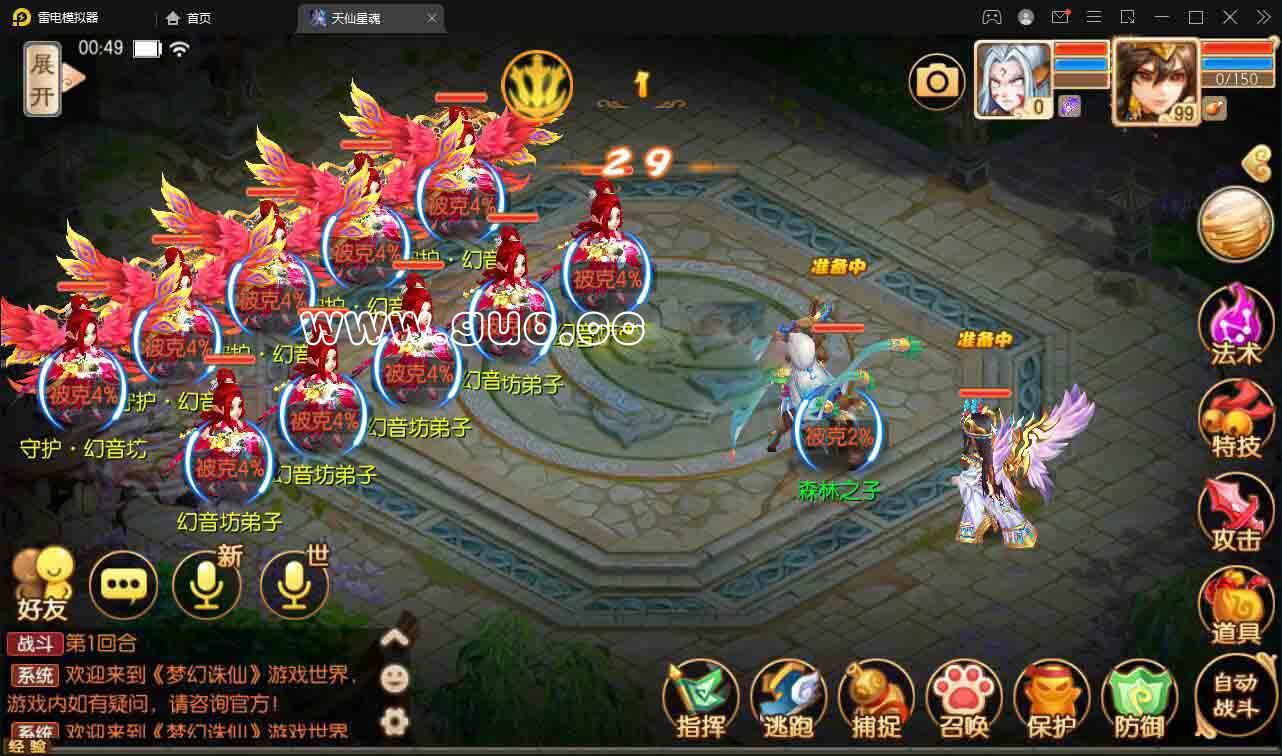
Task: Open the chat settings gear icon
Action: (x=396, y=720)
